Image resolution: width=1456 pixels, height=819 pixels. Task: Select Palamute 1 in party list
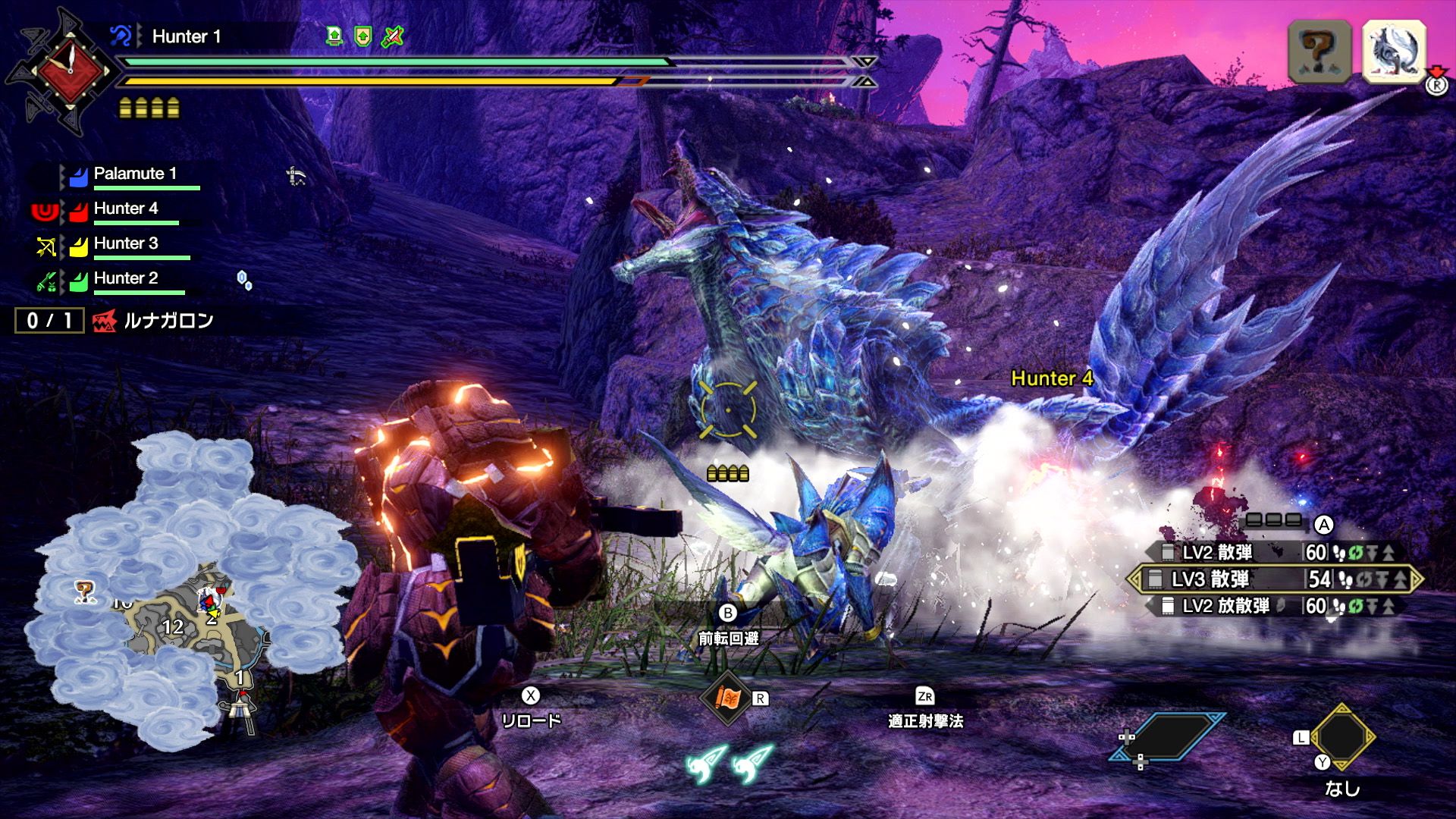coord(135,174)
